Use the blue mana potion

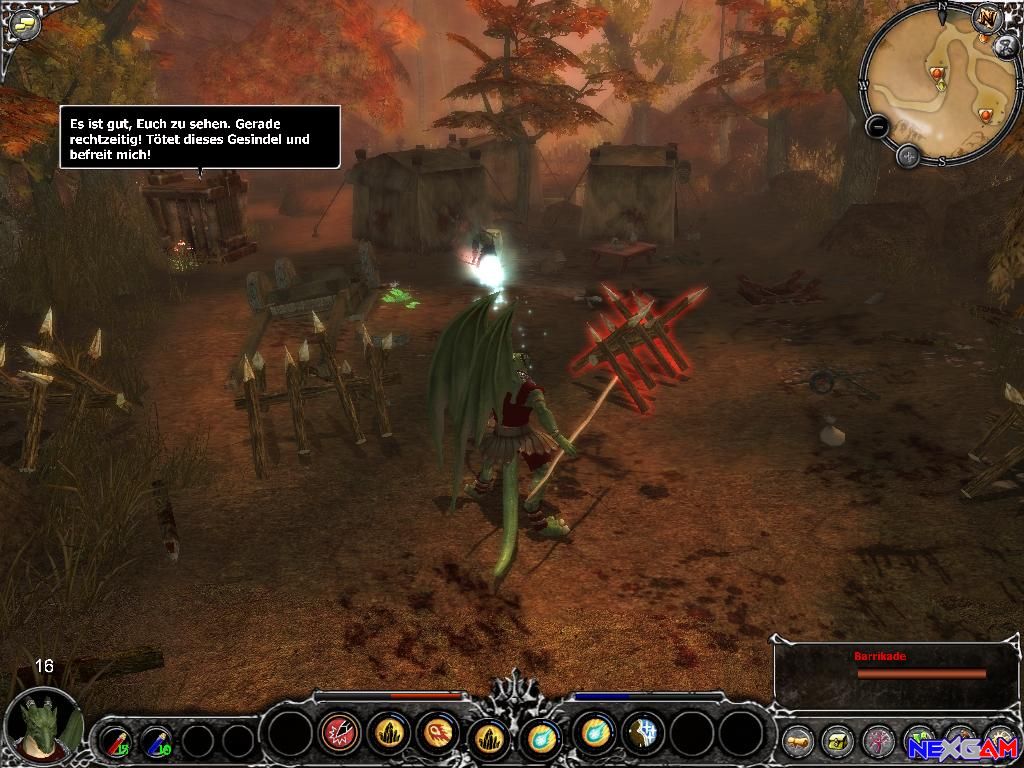155,741
